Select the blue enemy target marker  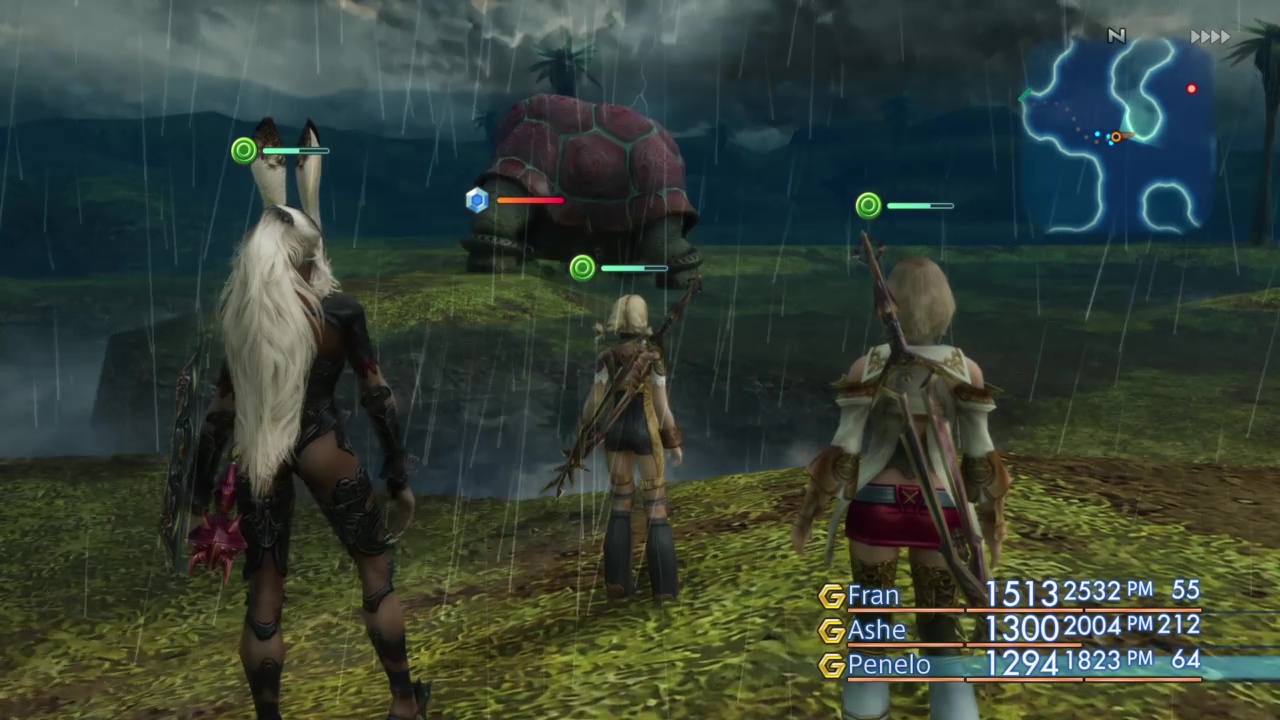click(x=477, y=200)
